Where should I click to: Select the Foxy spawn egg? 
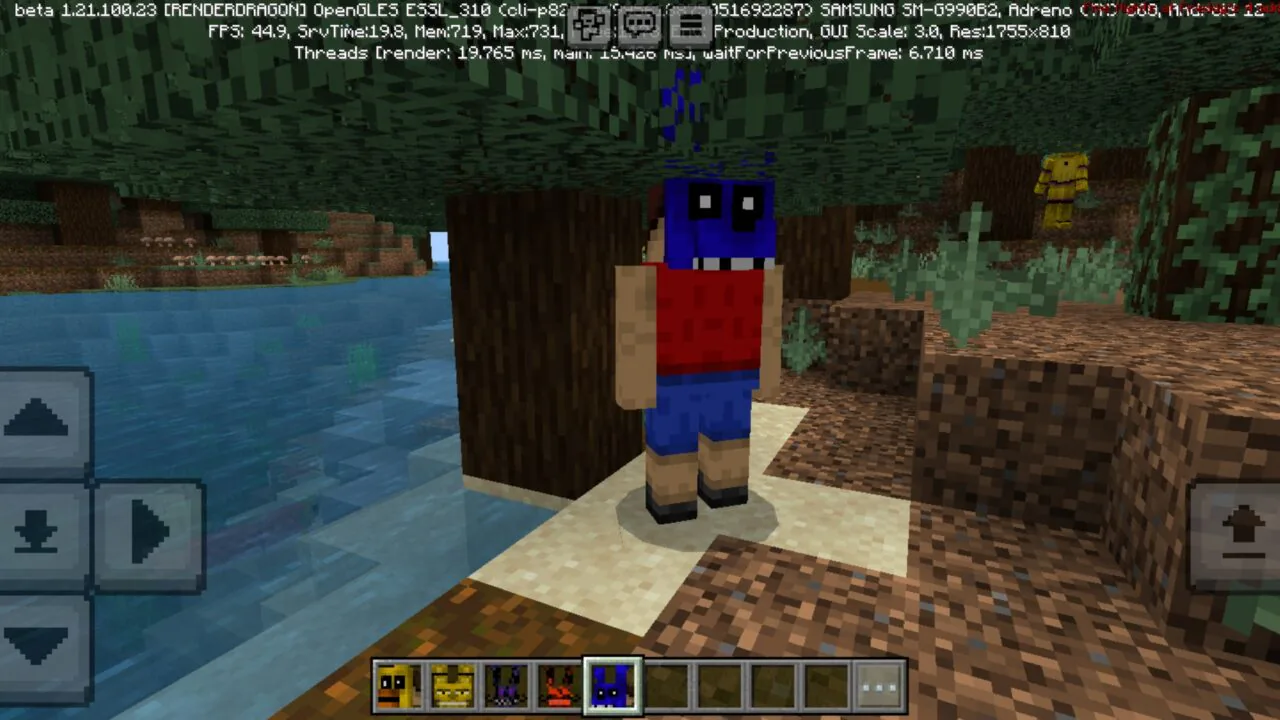click(558, 684)
